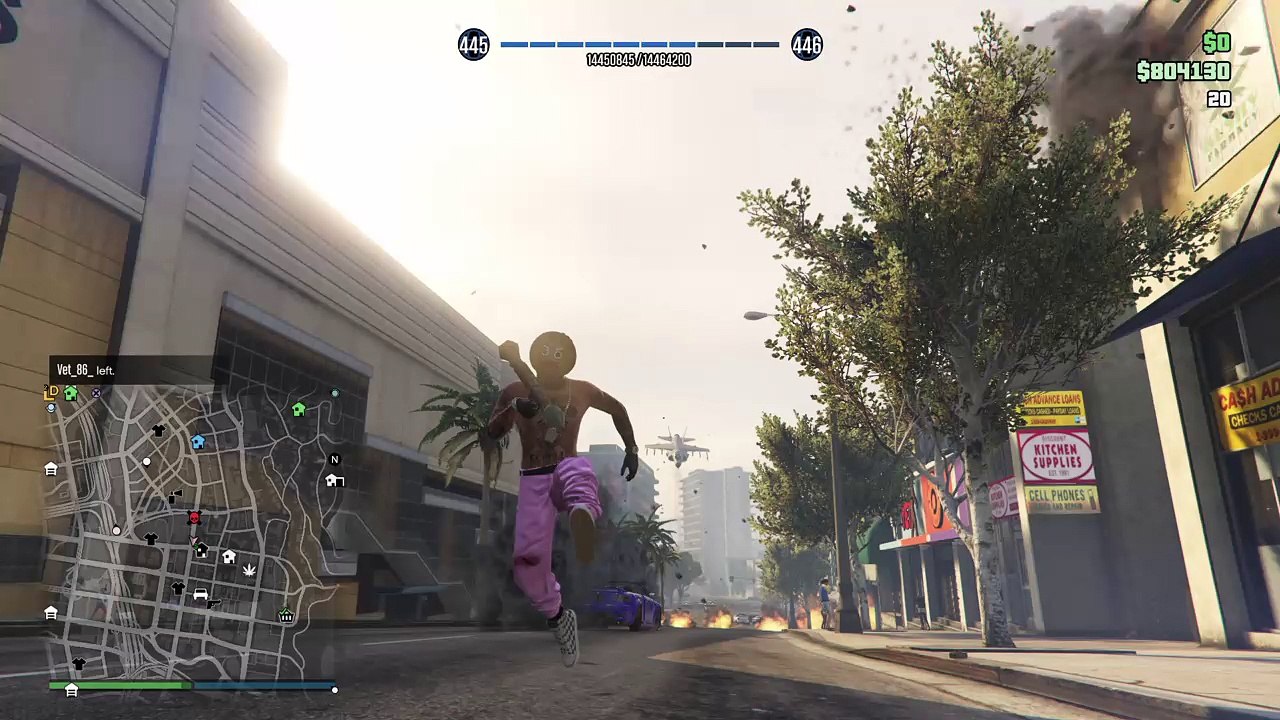Select the red skull marker on minimap

[x=194, y=518]
